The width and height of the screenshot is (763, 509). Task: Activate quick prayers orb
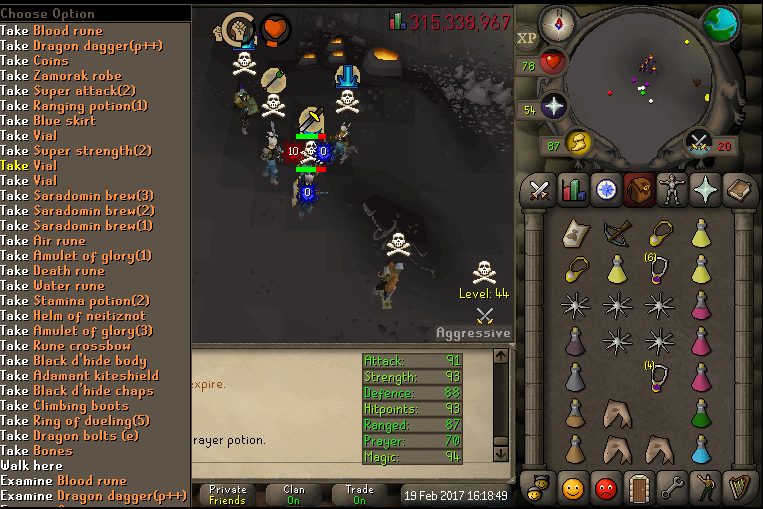coord(554,108)
